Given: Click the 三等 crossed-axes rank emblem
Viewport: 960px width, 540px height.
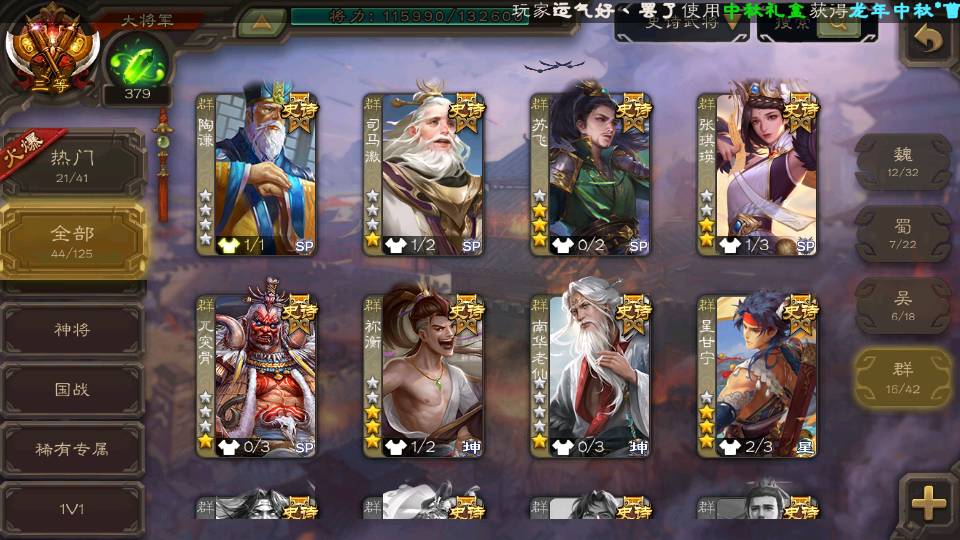Looking at the screenshot, I should coord(50,45).
